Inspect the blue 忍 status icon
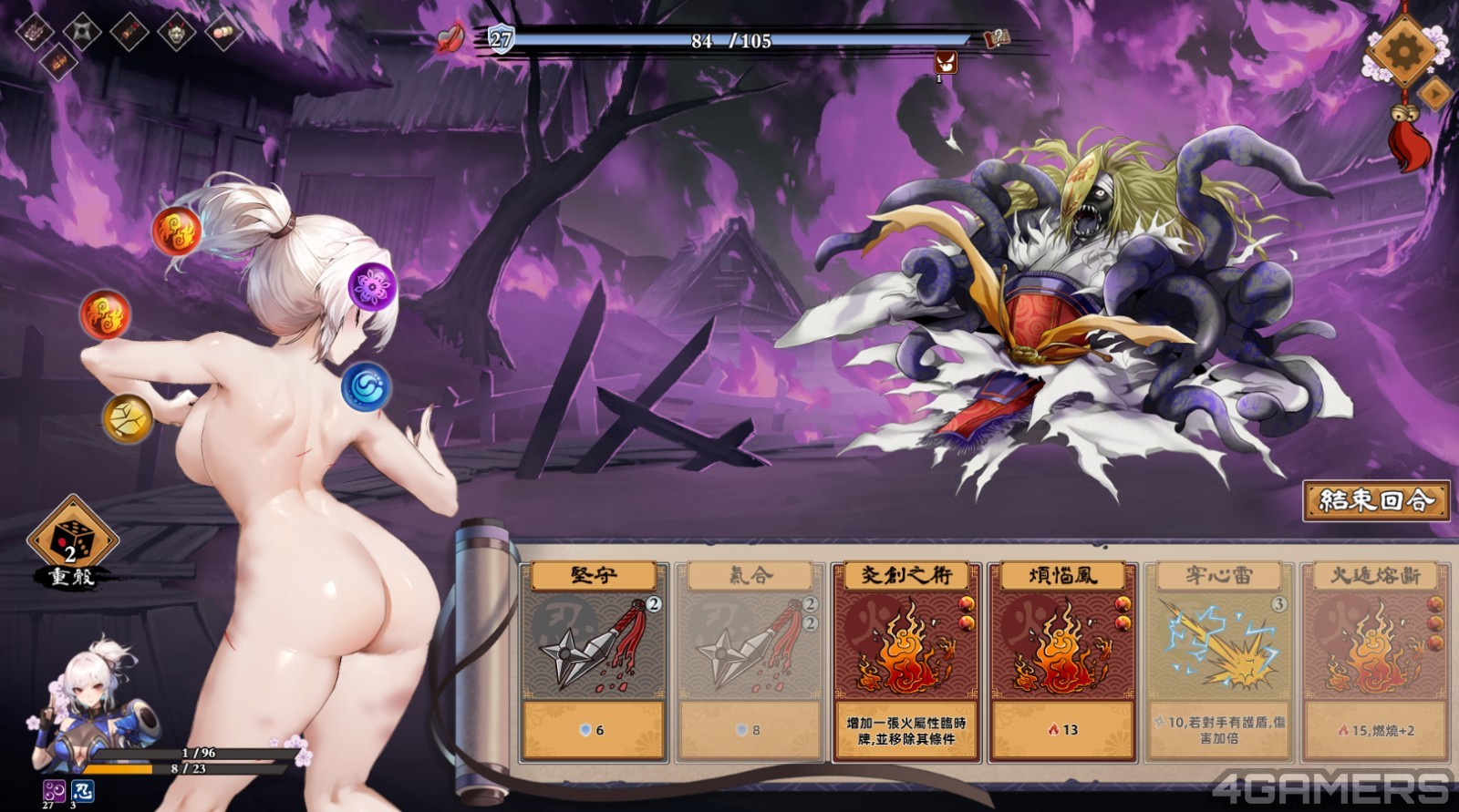Image resolution: width=1459 pixels, height=812 pixels. 82,790
